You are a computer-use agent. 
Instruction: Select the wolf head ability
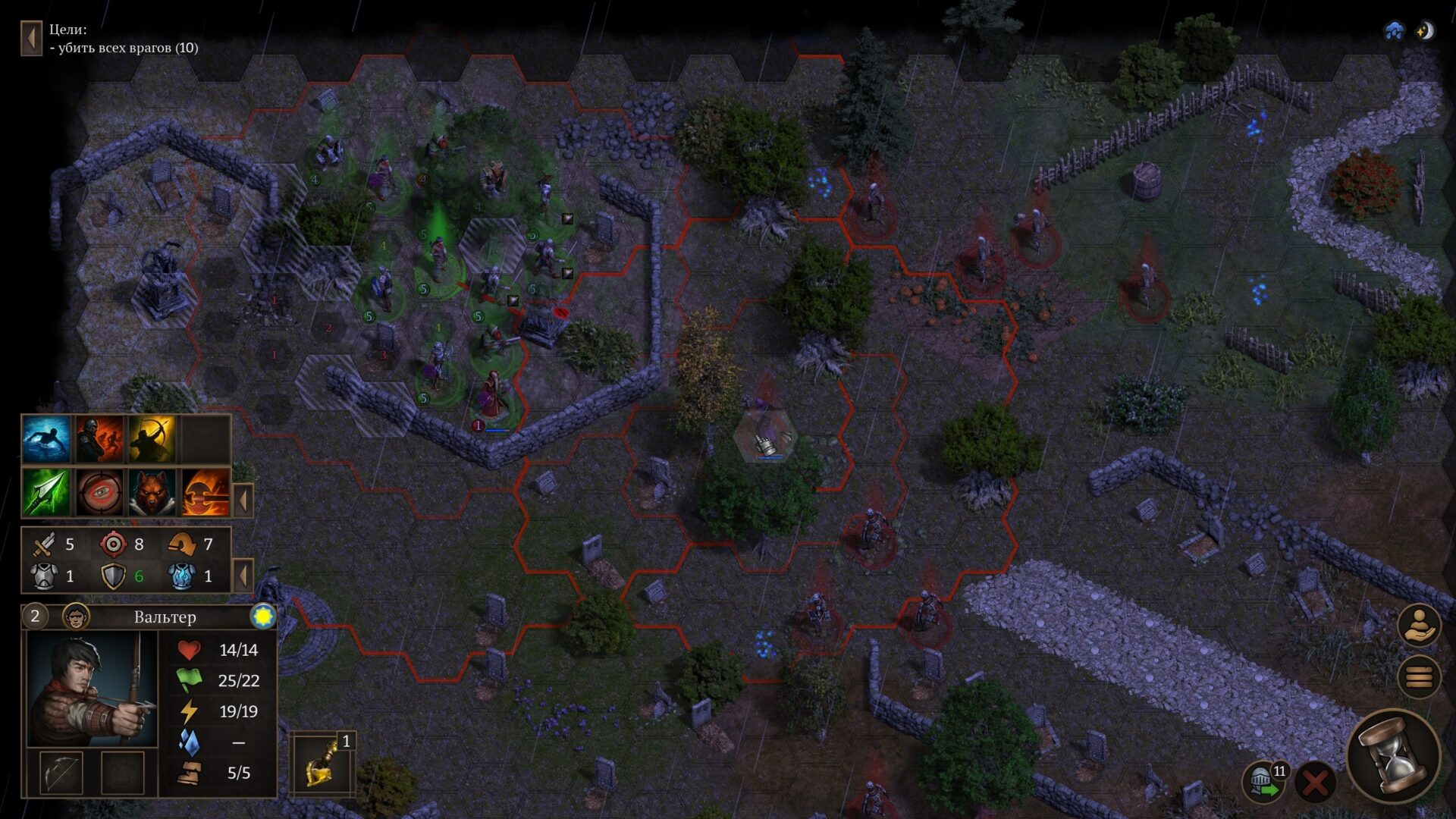point(152,492)
